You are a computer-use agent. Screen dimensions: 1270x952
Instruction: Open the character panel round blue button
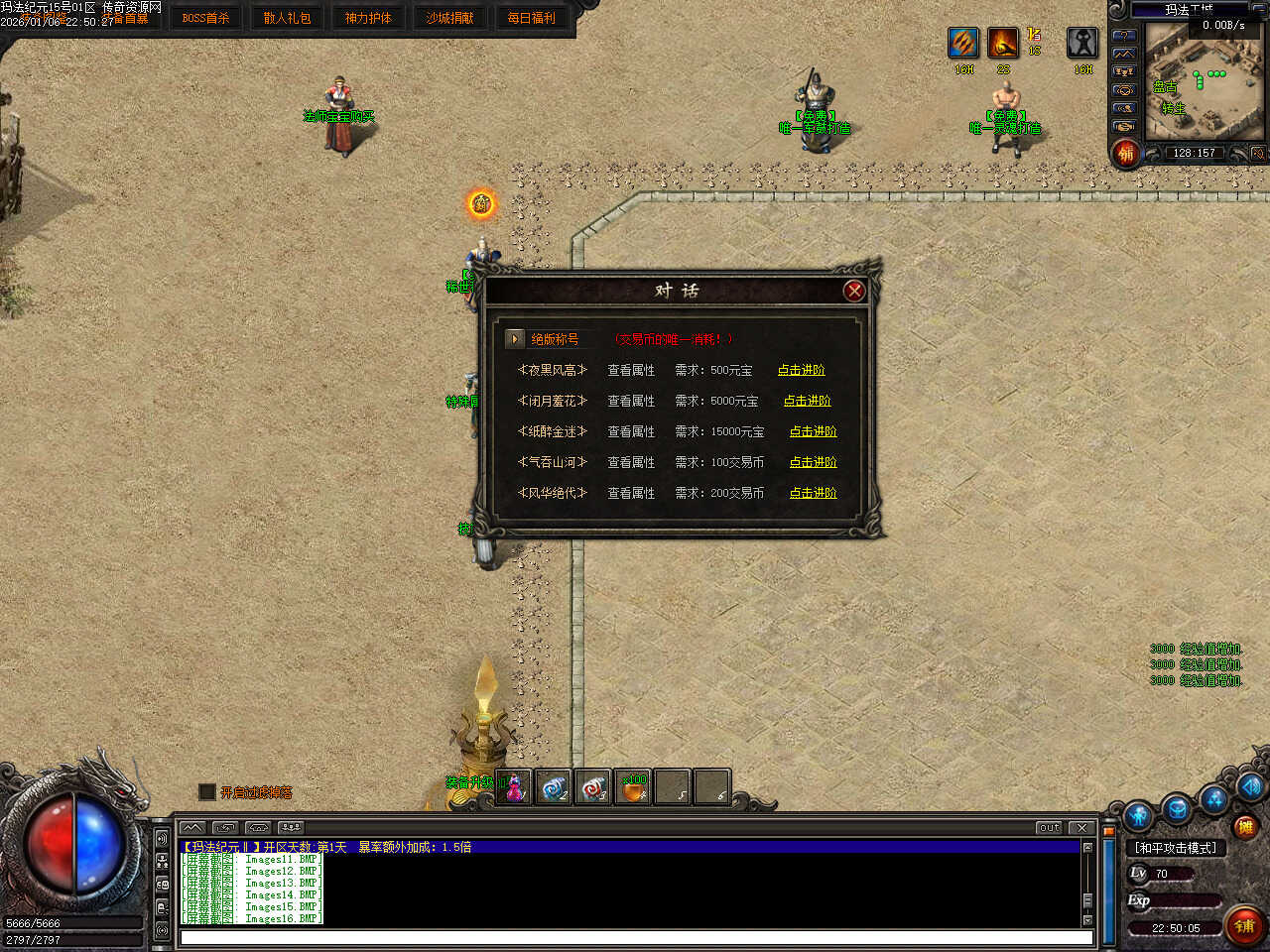pos(1138,815)
